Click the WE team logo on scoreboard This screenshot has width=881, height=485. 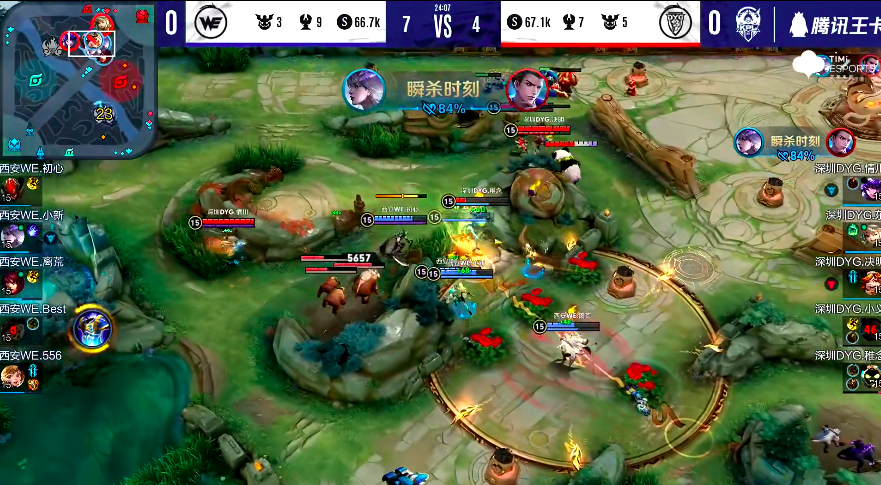(x=209, y=21)
